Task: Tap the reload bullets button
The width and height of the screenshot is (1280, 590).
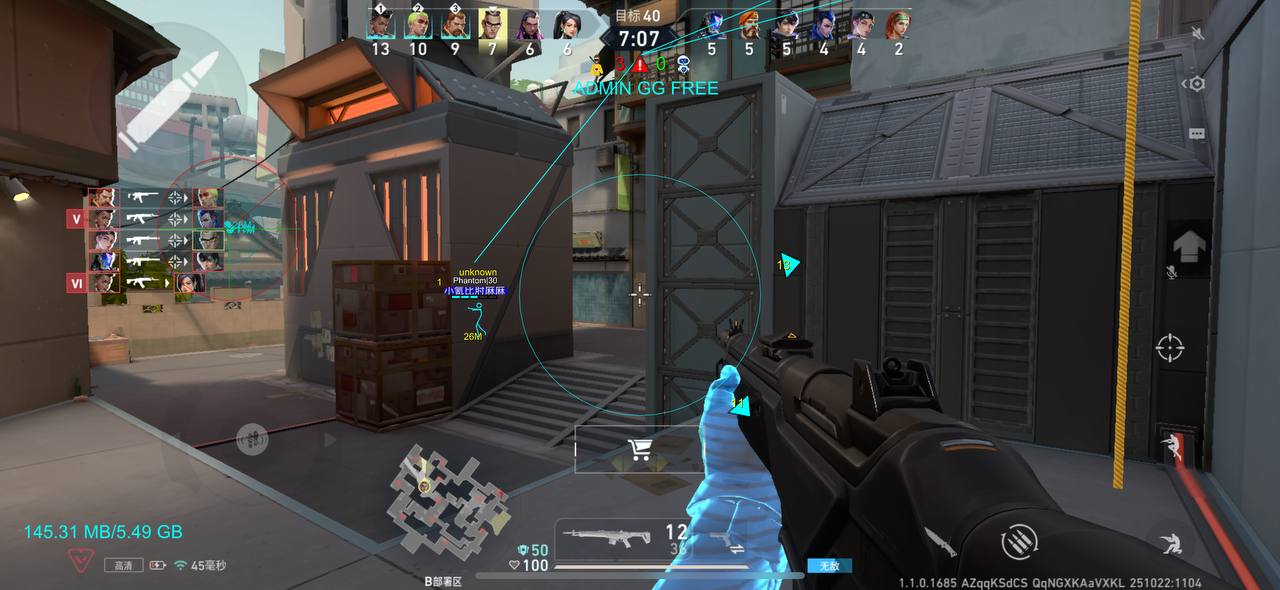Action: 1019,543
